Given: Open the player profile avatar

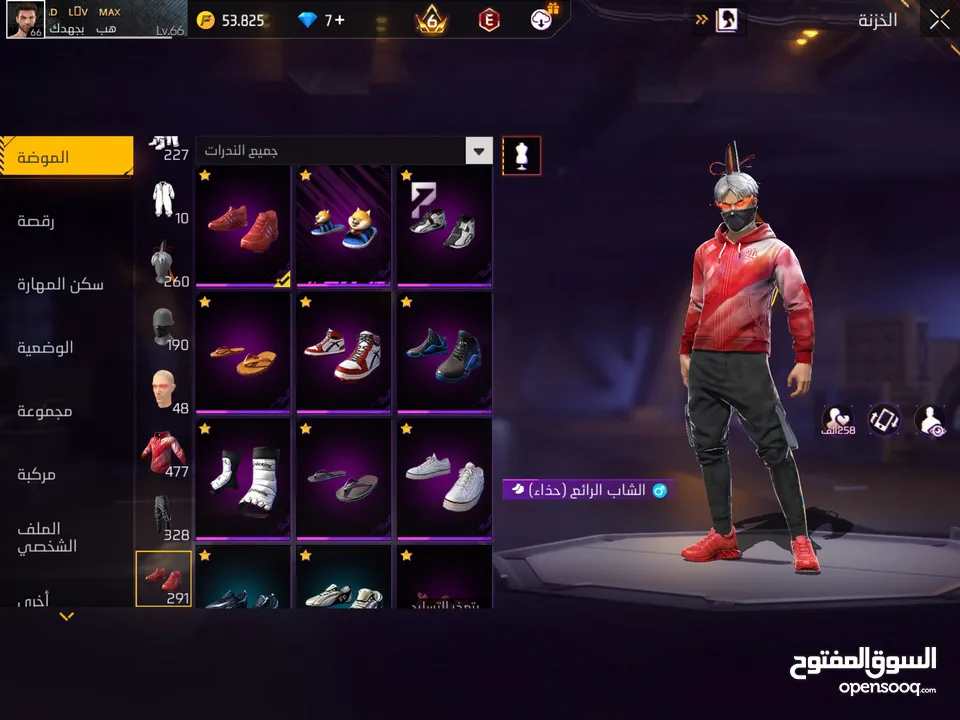Looking at the screenshot, I should click(25, 19).
